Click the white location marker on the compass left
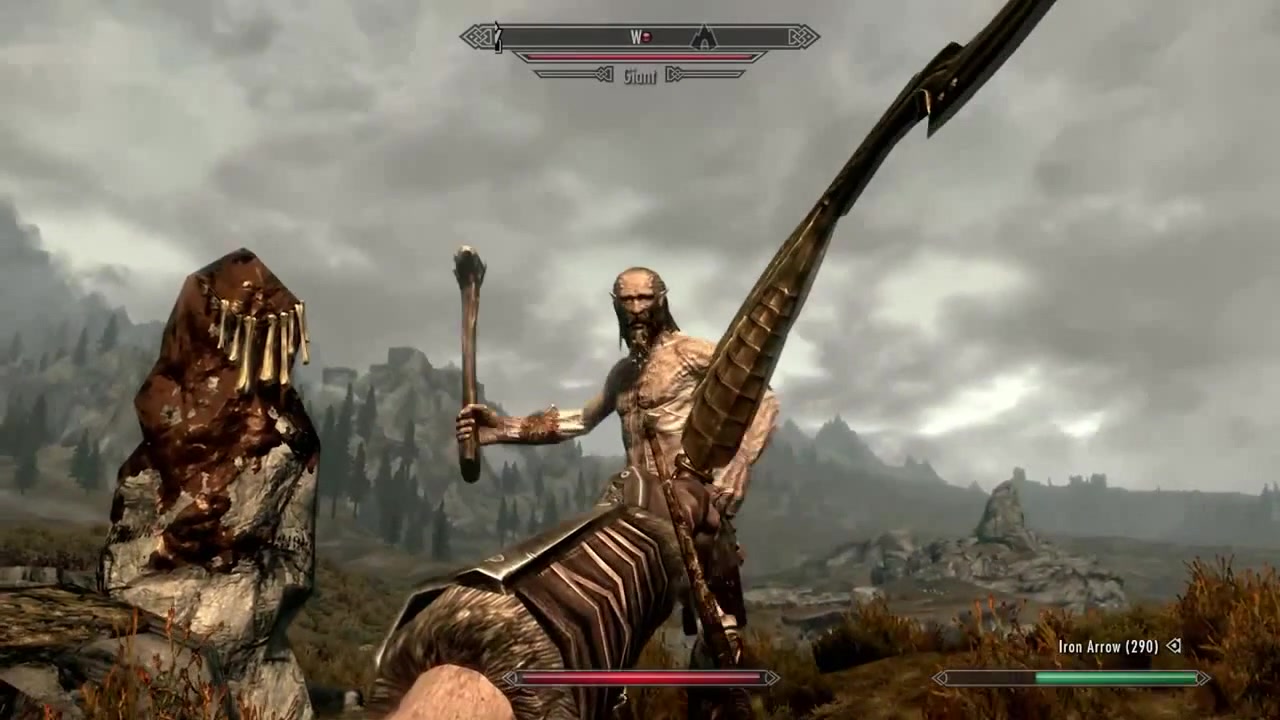1280x720 pixels. coord(496,35)
